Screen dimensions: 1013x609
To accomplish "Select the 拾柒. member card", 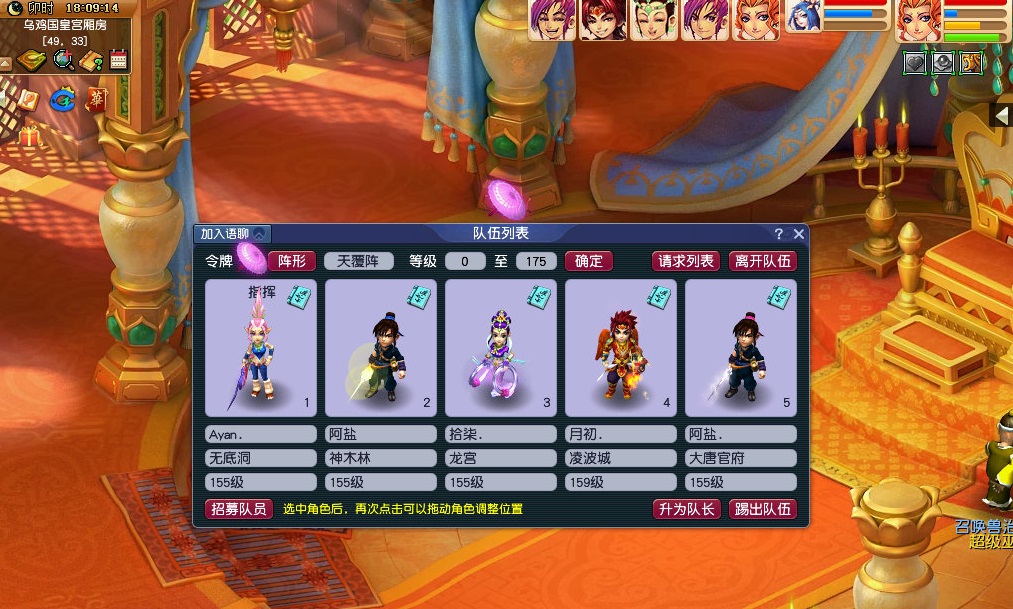I will (500, 348).
